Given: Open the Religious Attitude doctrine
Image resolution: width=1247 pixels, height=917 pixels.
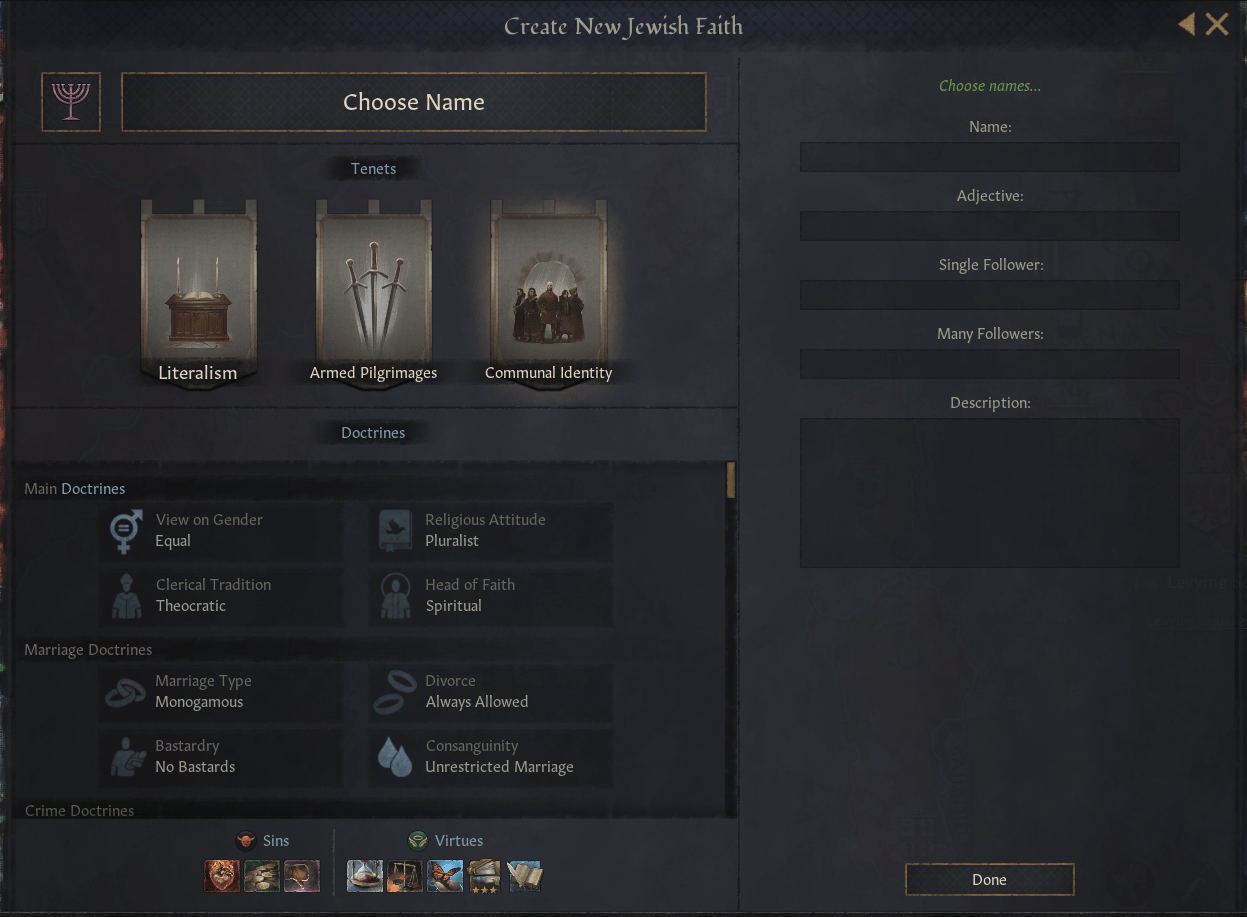Looking at the screenshot, I should (491, 531).
